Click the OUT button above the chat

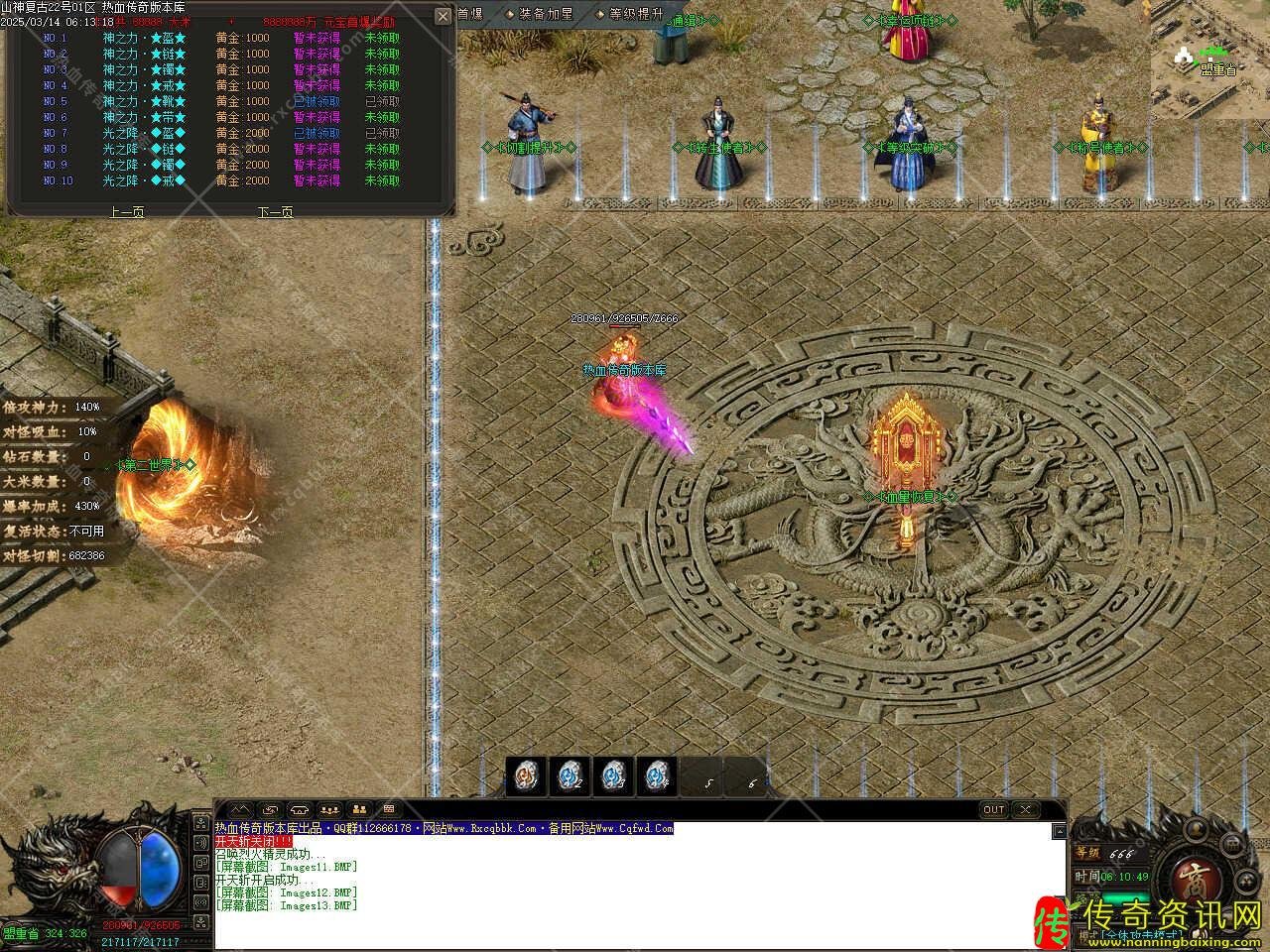[993, 809]
